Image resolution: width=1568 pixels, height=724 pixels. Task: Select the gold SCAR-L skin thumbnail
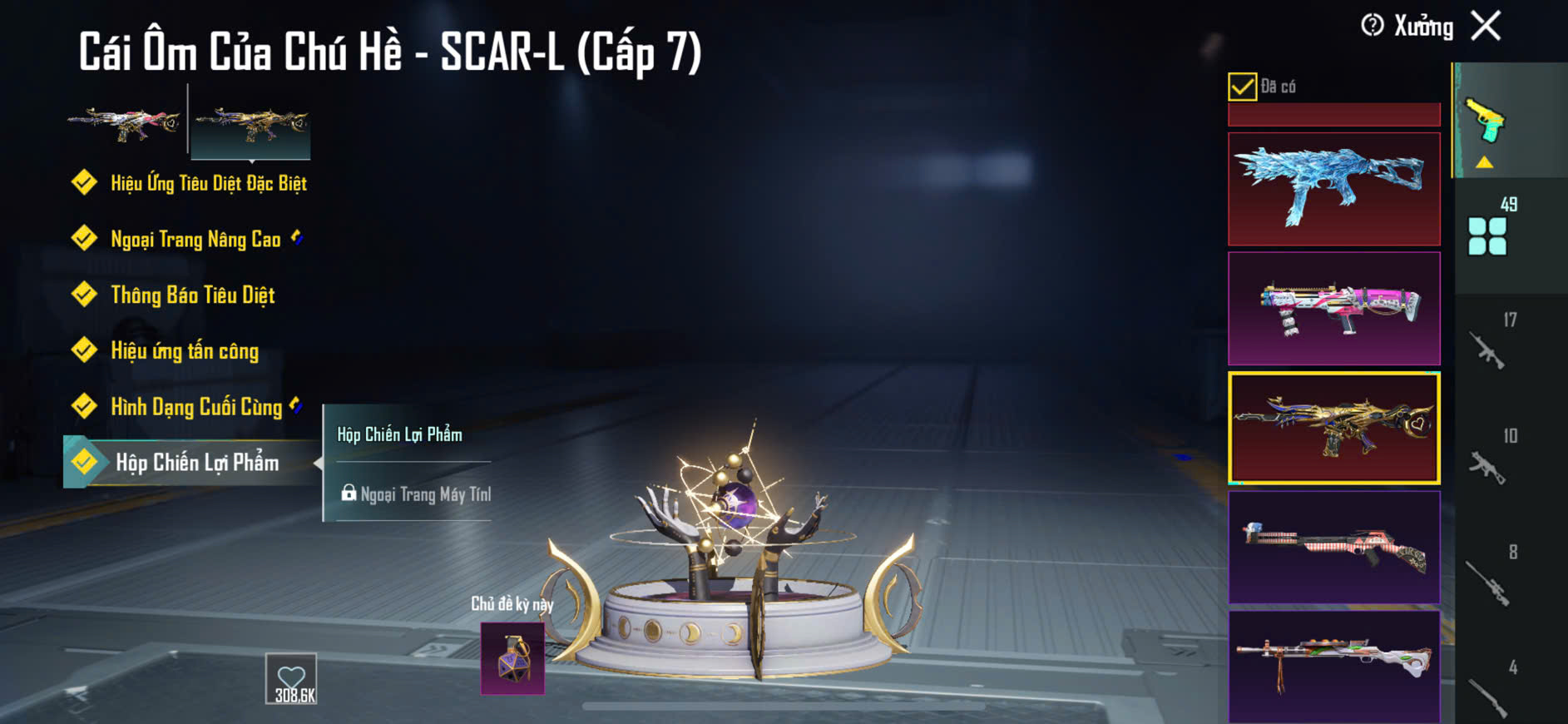pos(1333,428)
